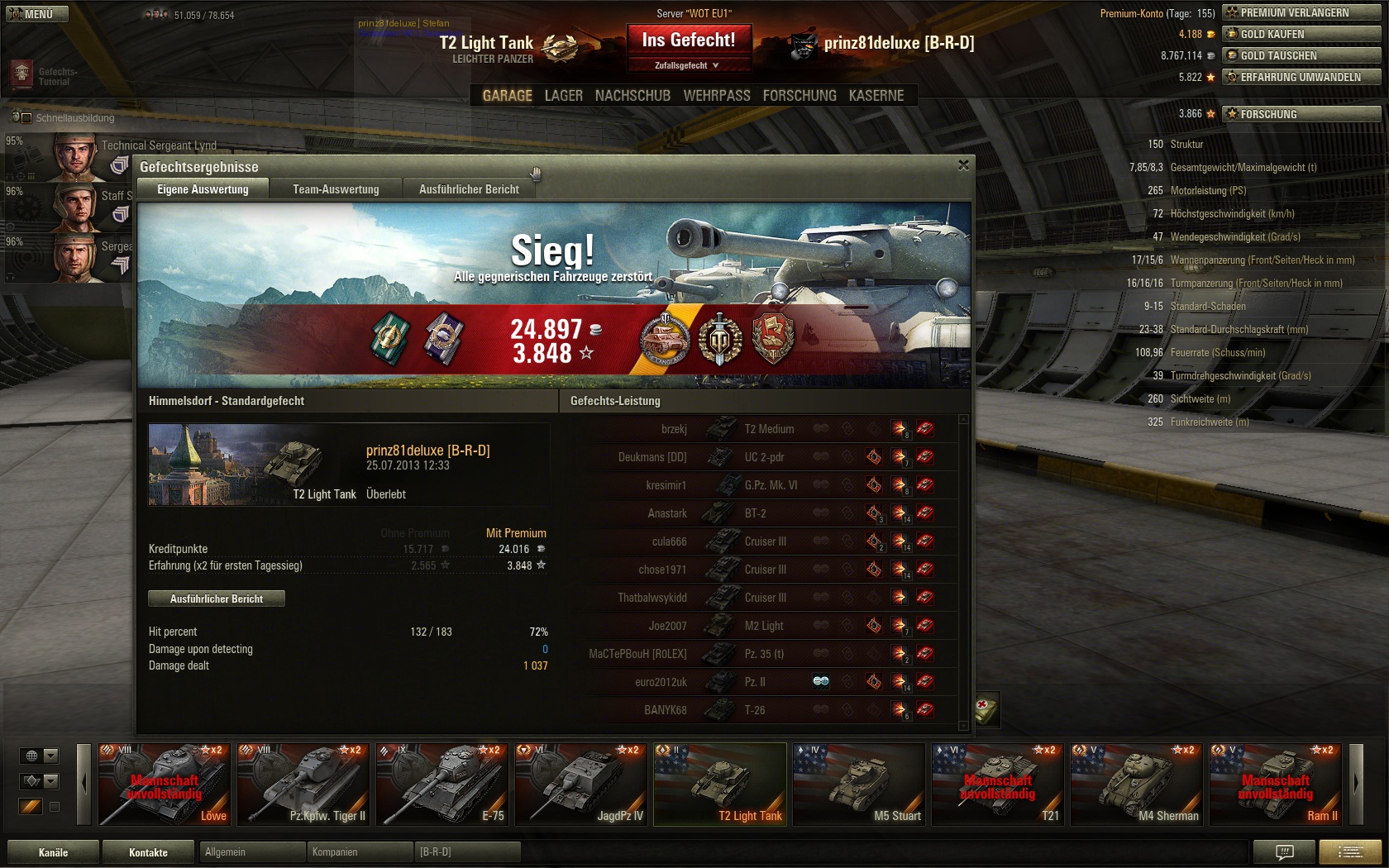The height and width of the screenshot is (868, 1389).
Task: Click Premium Verlängern button
Action: click(1301, 12)
